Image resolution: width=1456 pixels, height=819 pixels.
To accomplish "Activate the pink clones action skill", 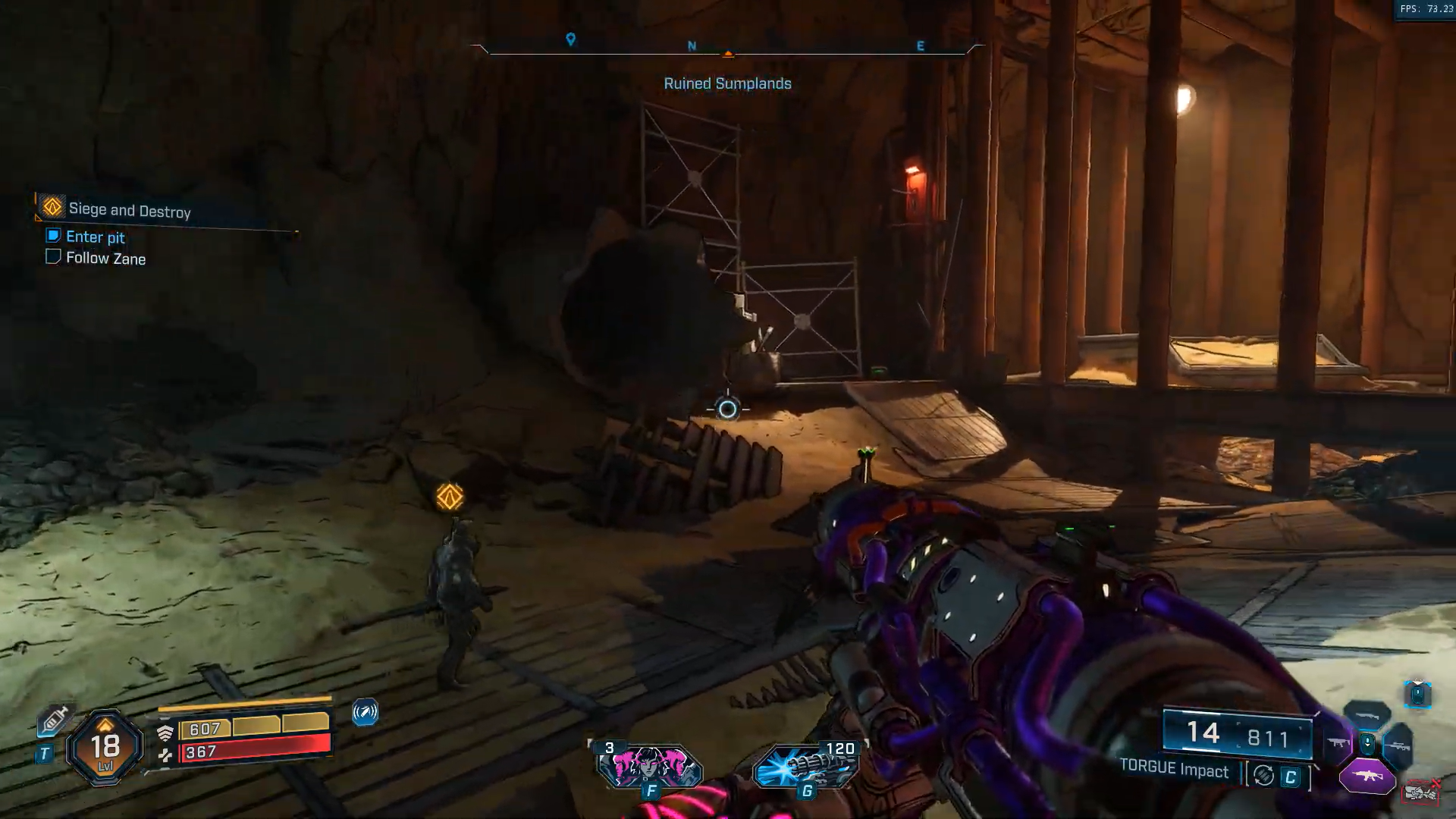I will click(650, 767).
